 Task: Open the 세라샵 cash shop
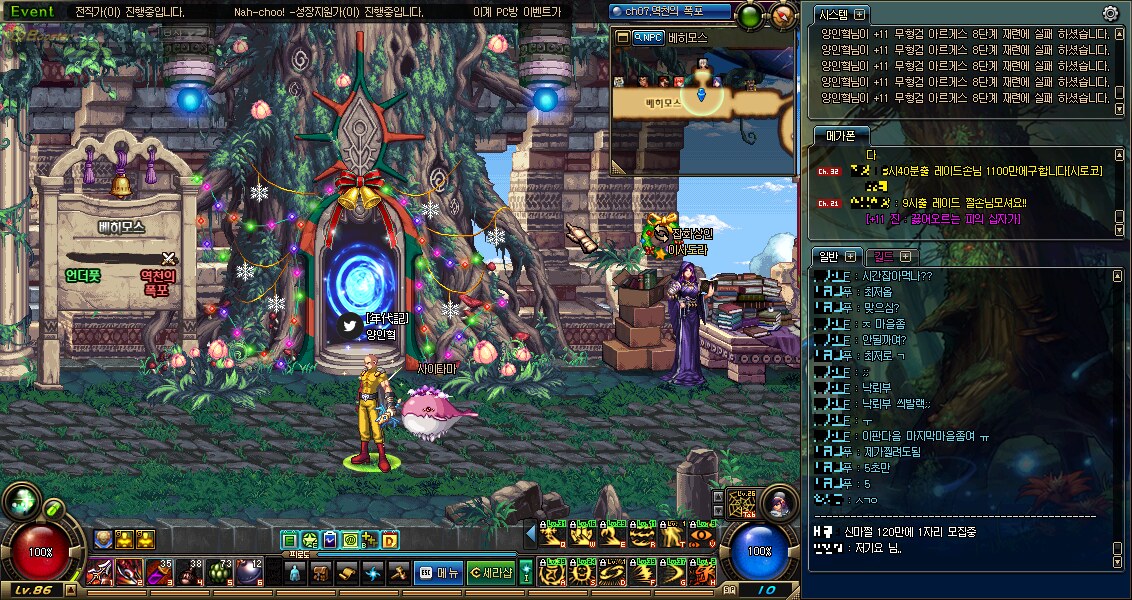click(x=490, y=573)
